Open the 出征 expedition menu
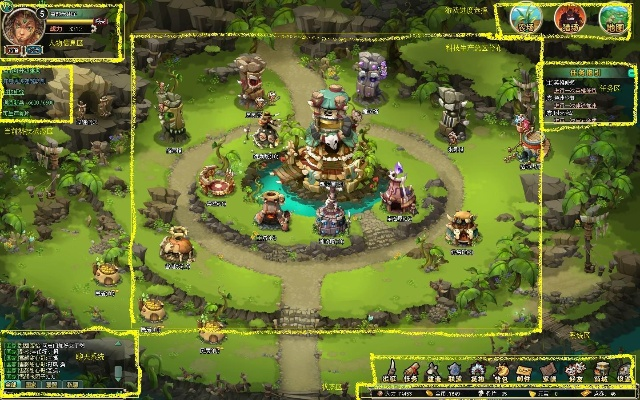 388,371
